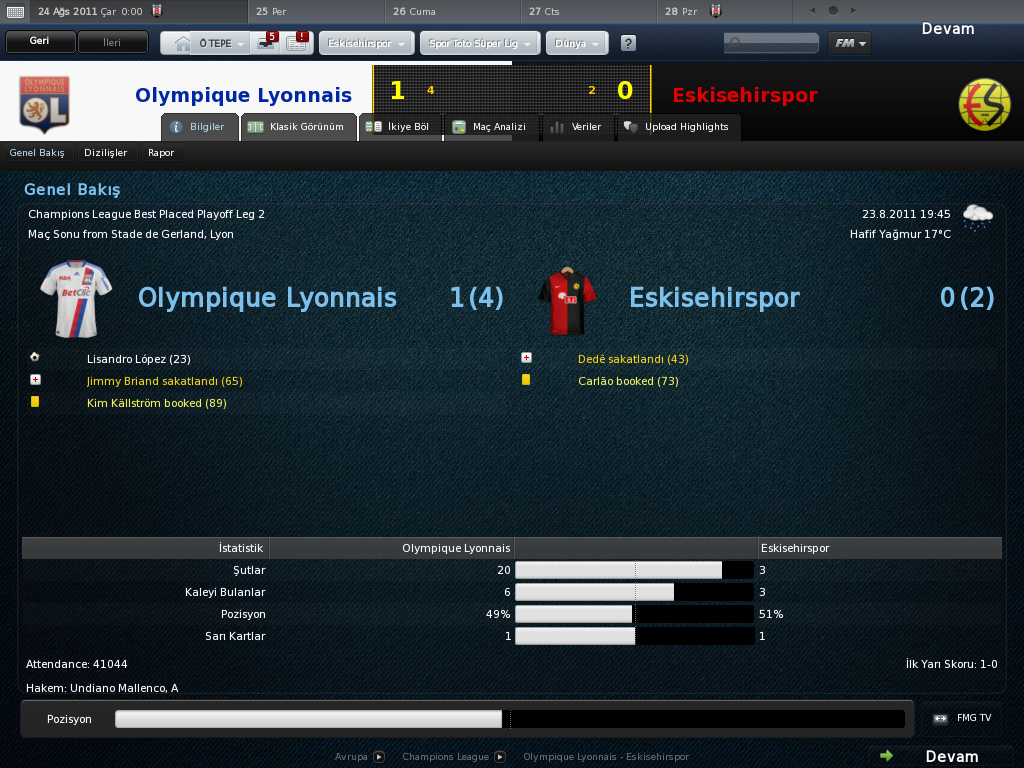Go back with the Geri button

click(40, 43)
